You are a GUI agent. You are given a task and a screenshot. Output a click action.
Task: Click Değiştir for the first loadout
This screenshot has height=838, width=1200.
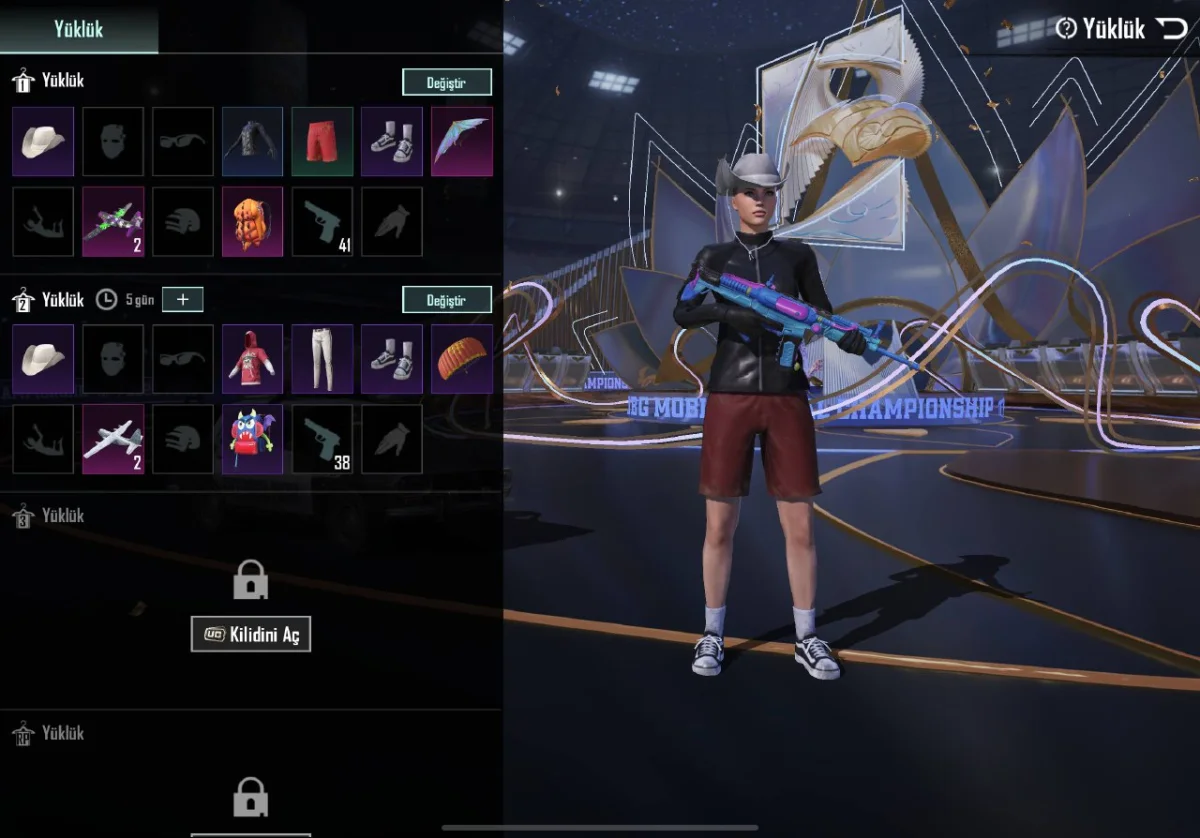pyautogui.click(x=447, y=82)
